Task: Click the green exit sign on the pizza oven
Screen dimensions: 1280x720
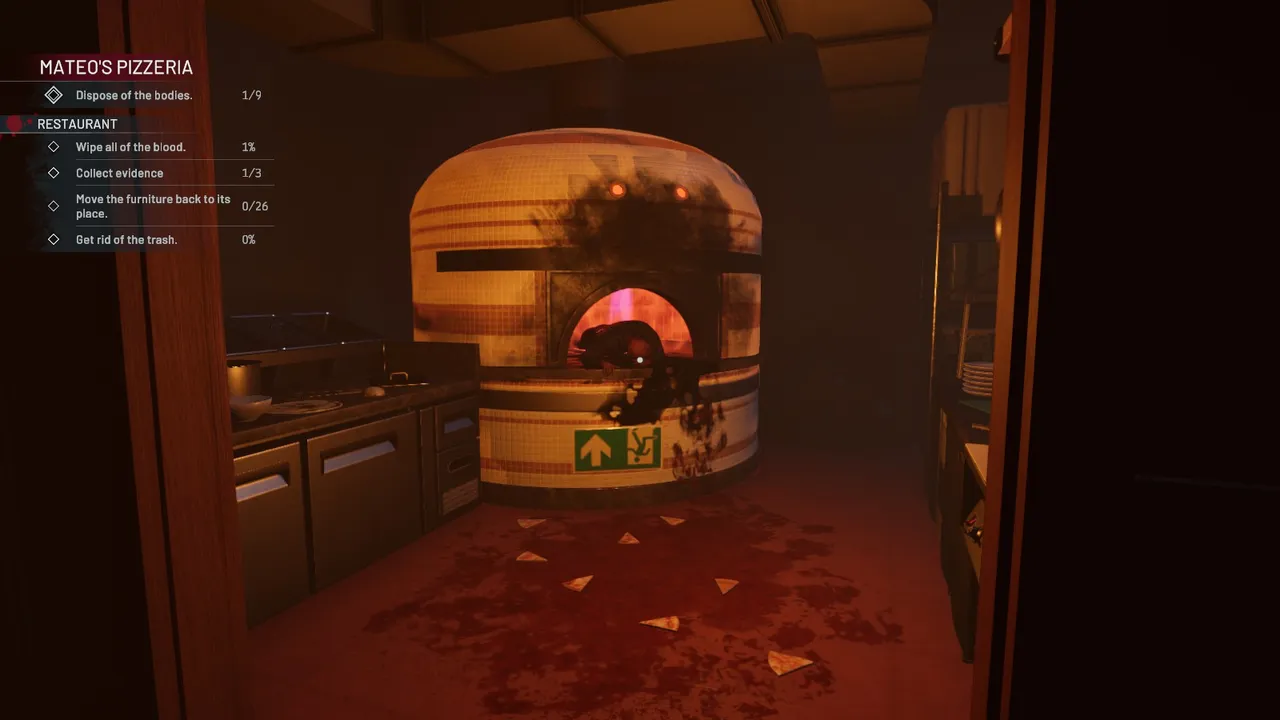Action: click(x=618, y=449)
